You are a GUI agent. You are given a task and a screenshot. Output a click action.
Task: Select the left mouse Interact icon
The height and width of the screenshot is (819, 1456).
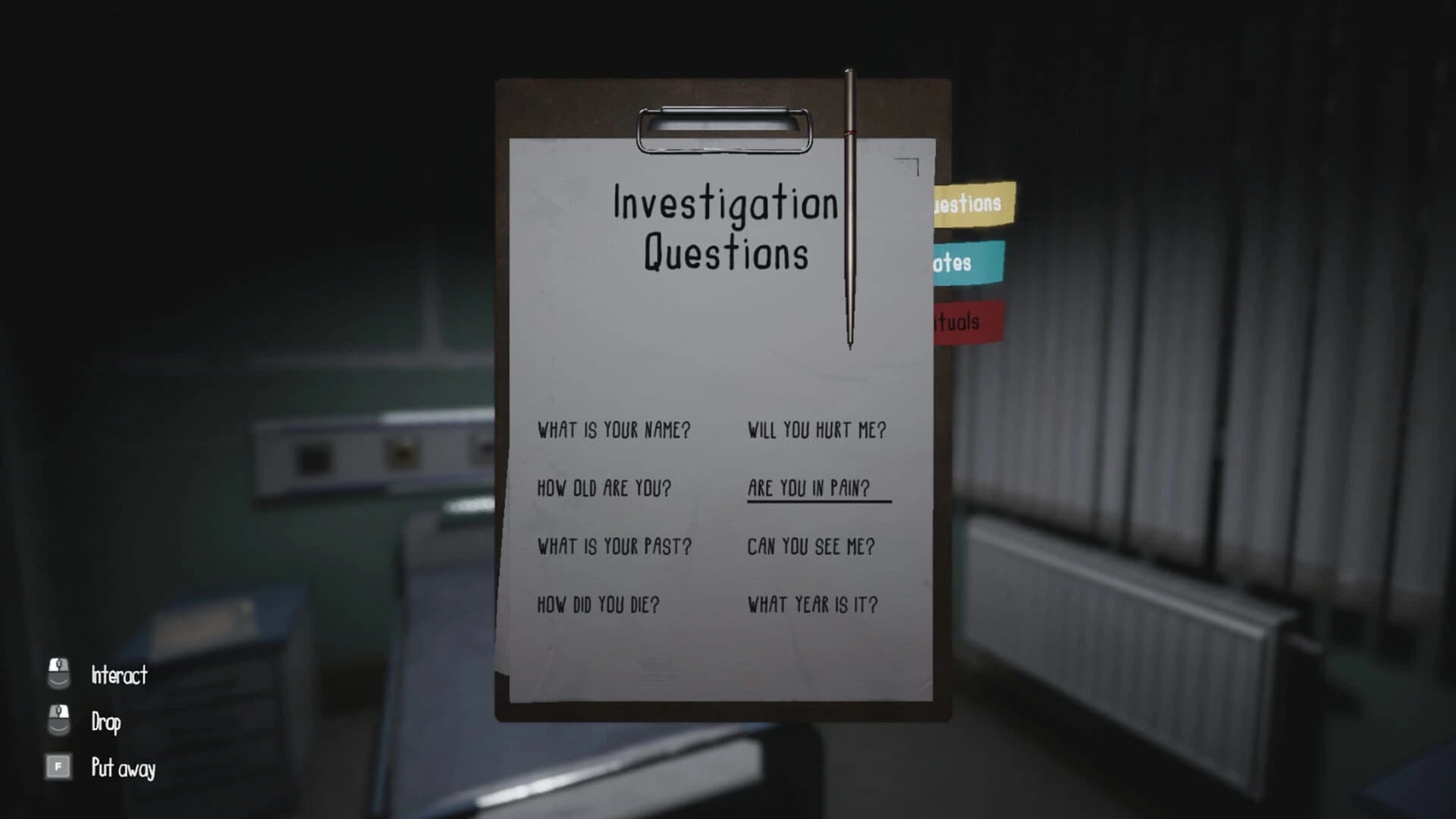(x=58, y=674)
